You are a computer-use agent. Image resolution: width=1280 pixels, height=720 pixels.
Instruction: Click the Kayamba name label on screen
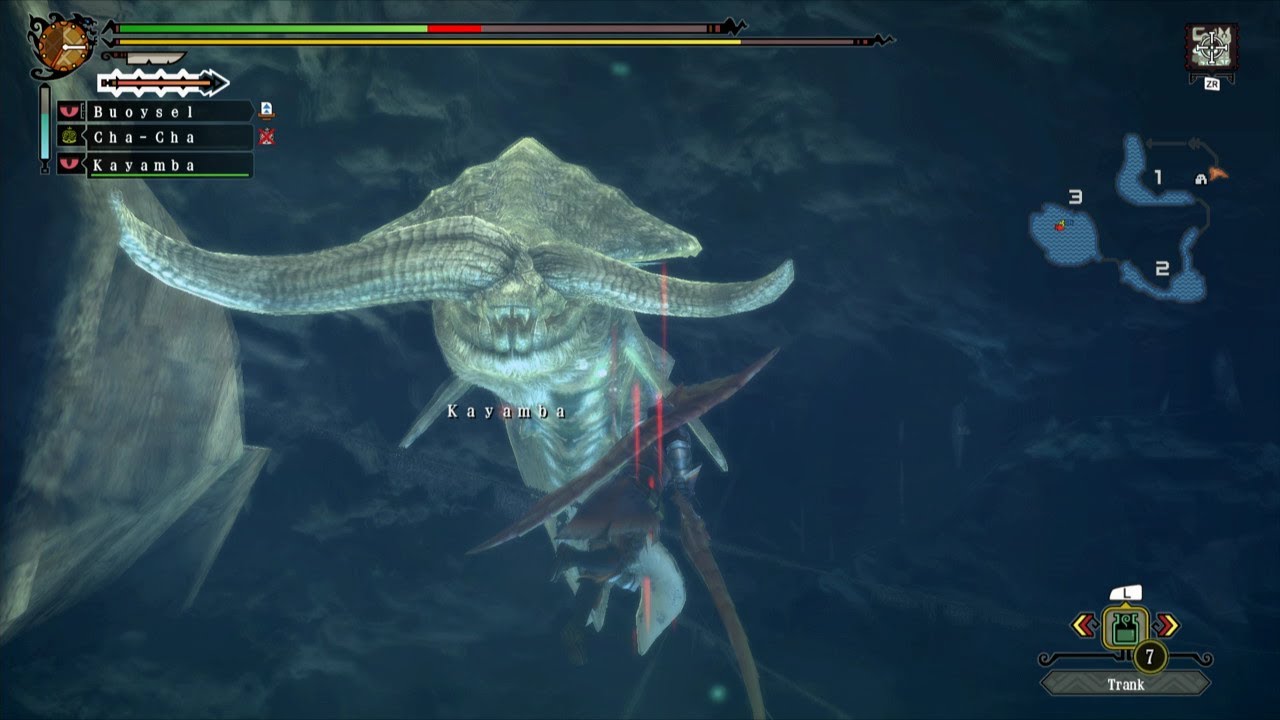tap(506, 409)
